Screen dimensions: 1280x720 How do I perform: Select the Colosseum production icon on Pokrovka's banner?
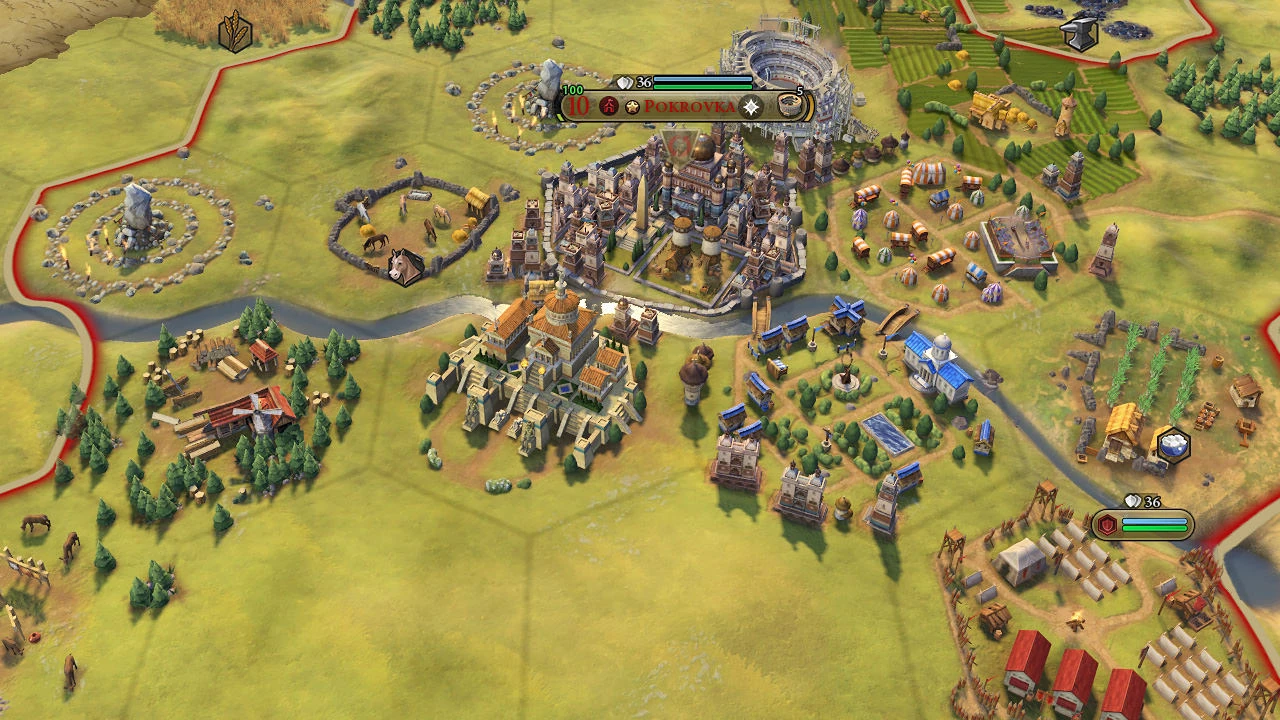[791, 106]
